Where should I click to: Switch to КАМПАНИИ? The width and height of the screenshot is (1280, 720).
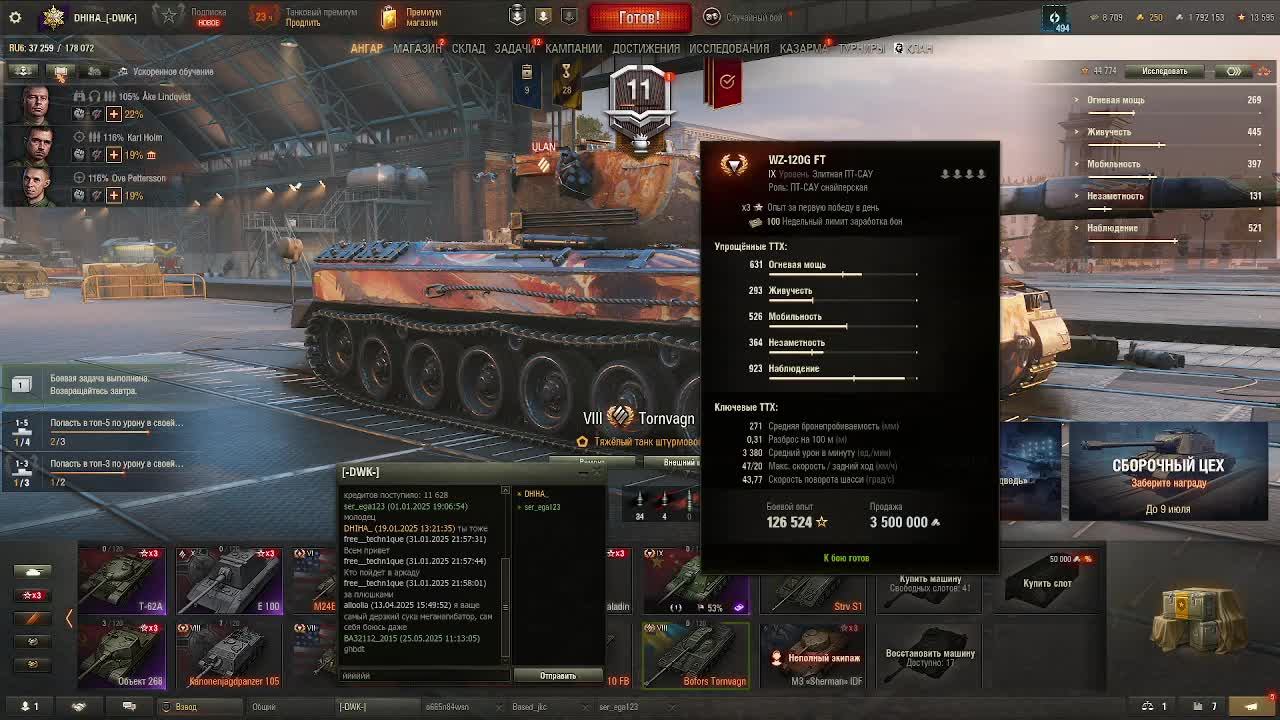[x=573, y=48]
